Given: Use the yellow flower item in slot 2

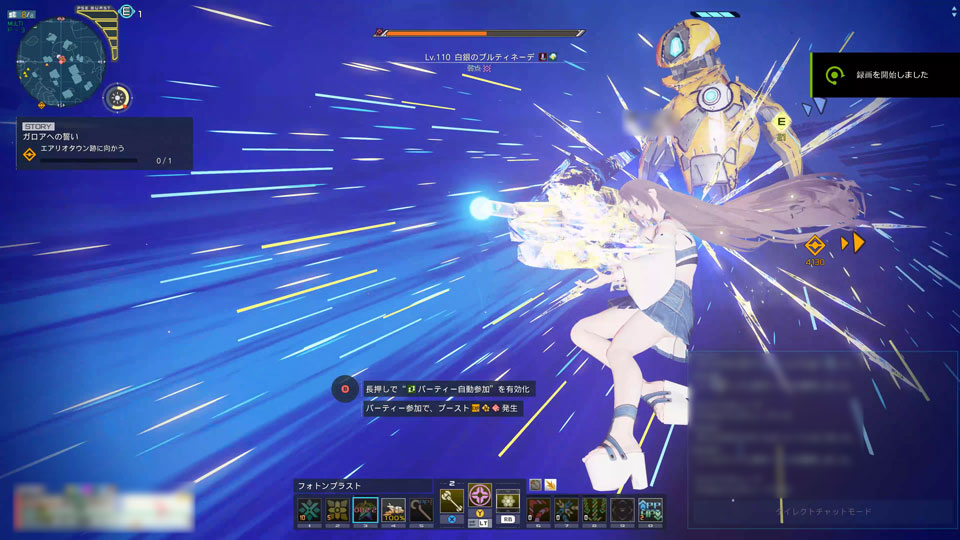Looking at the screenshot, I should pos(337,511).
